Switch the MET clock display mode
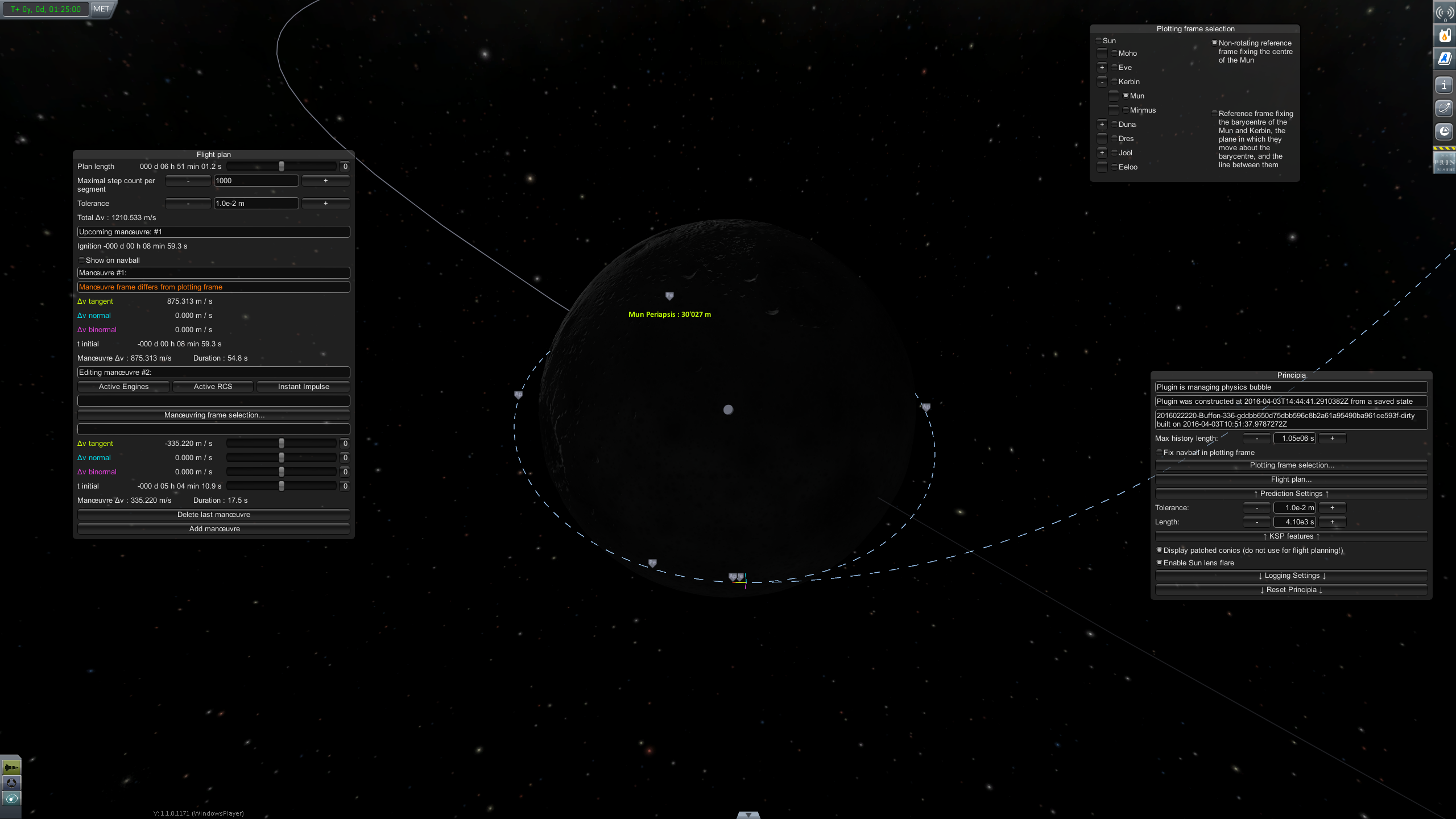 pyautogui.click(x=101, y=9)
